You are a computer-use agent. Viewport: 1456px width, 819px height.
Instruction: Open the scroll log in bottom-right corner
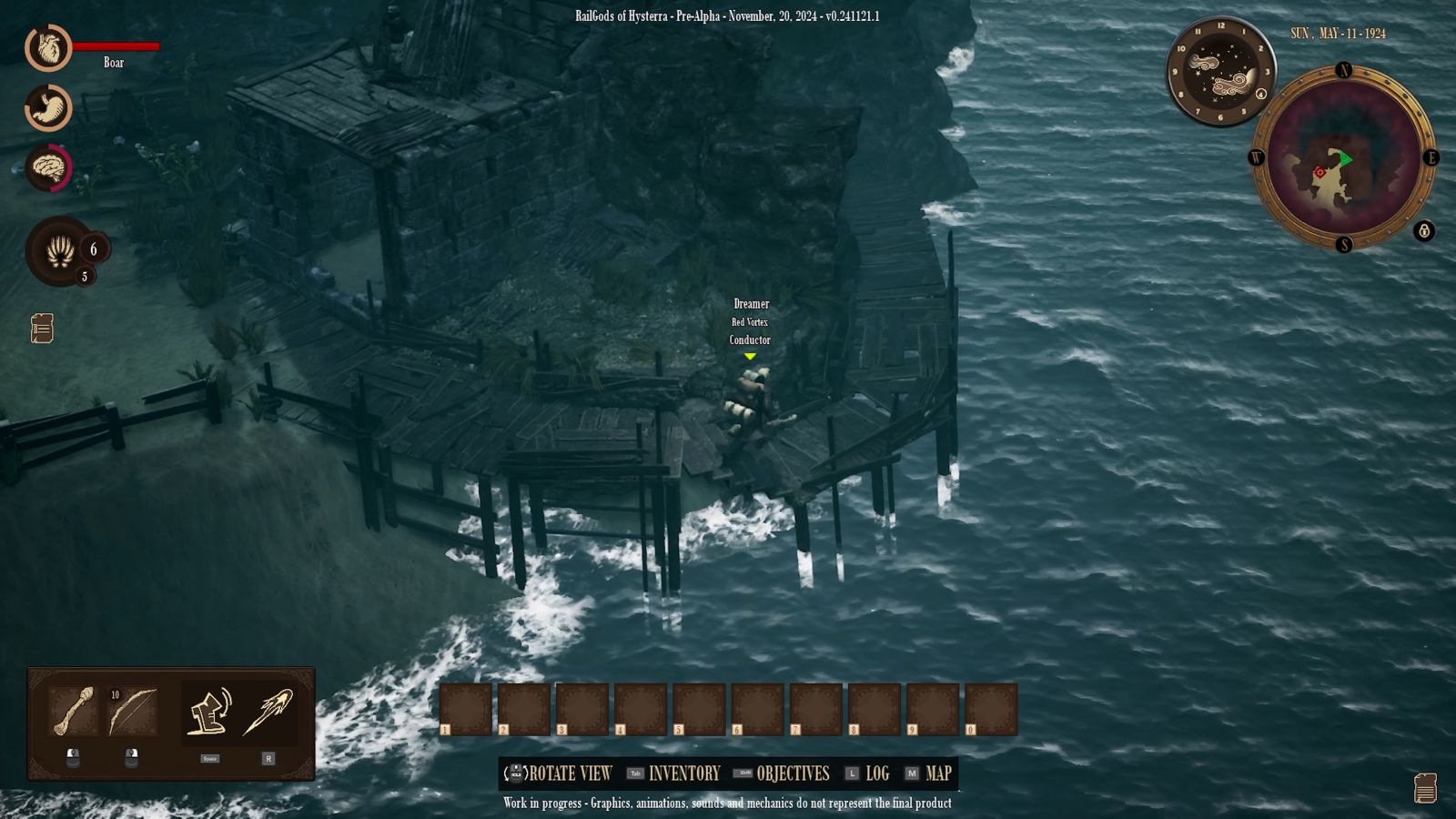pos(1425,788)
